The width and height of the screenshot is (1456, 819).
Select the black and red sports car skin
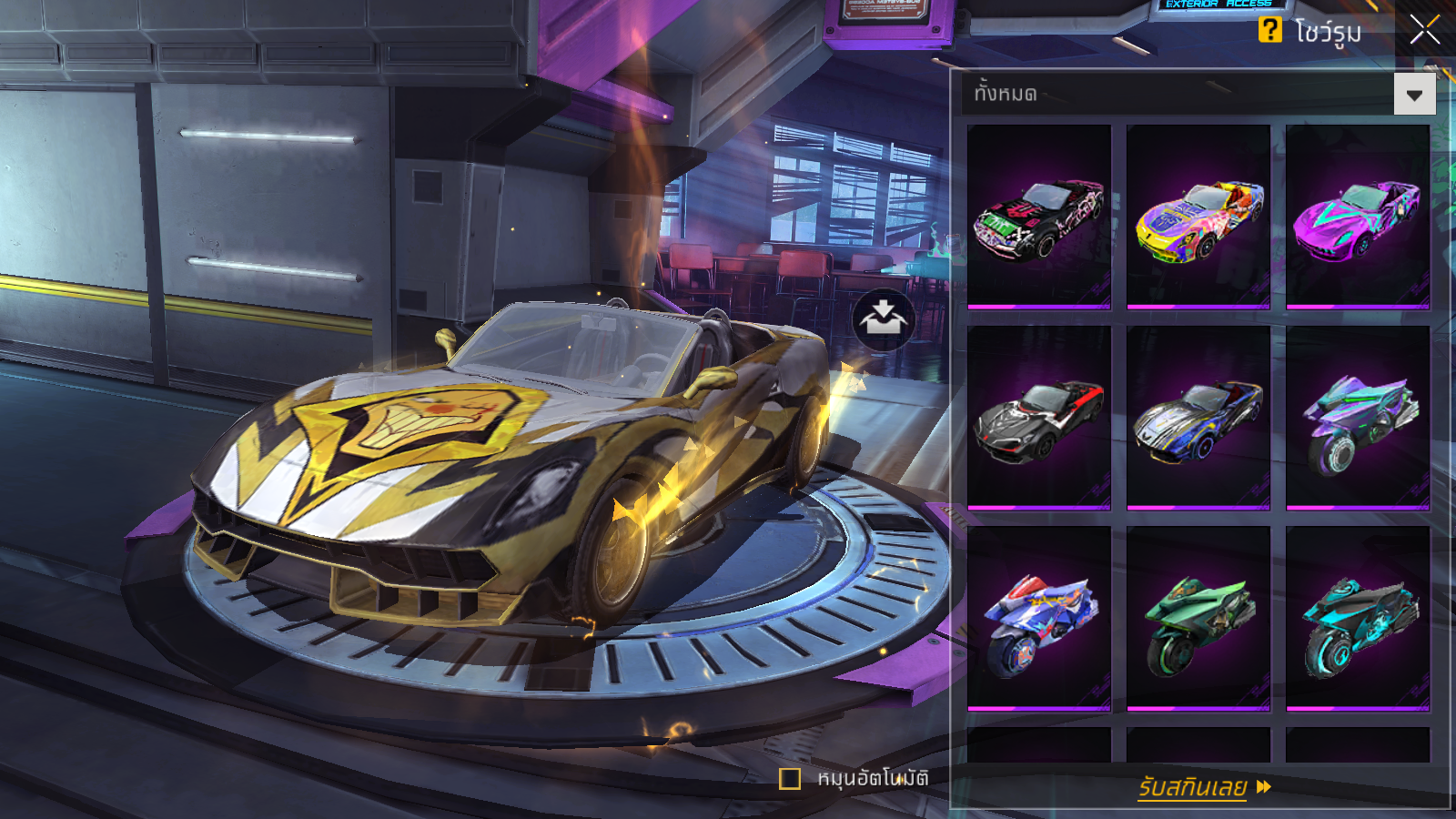(1039, 418)
